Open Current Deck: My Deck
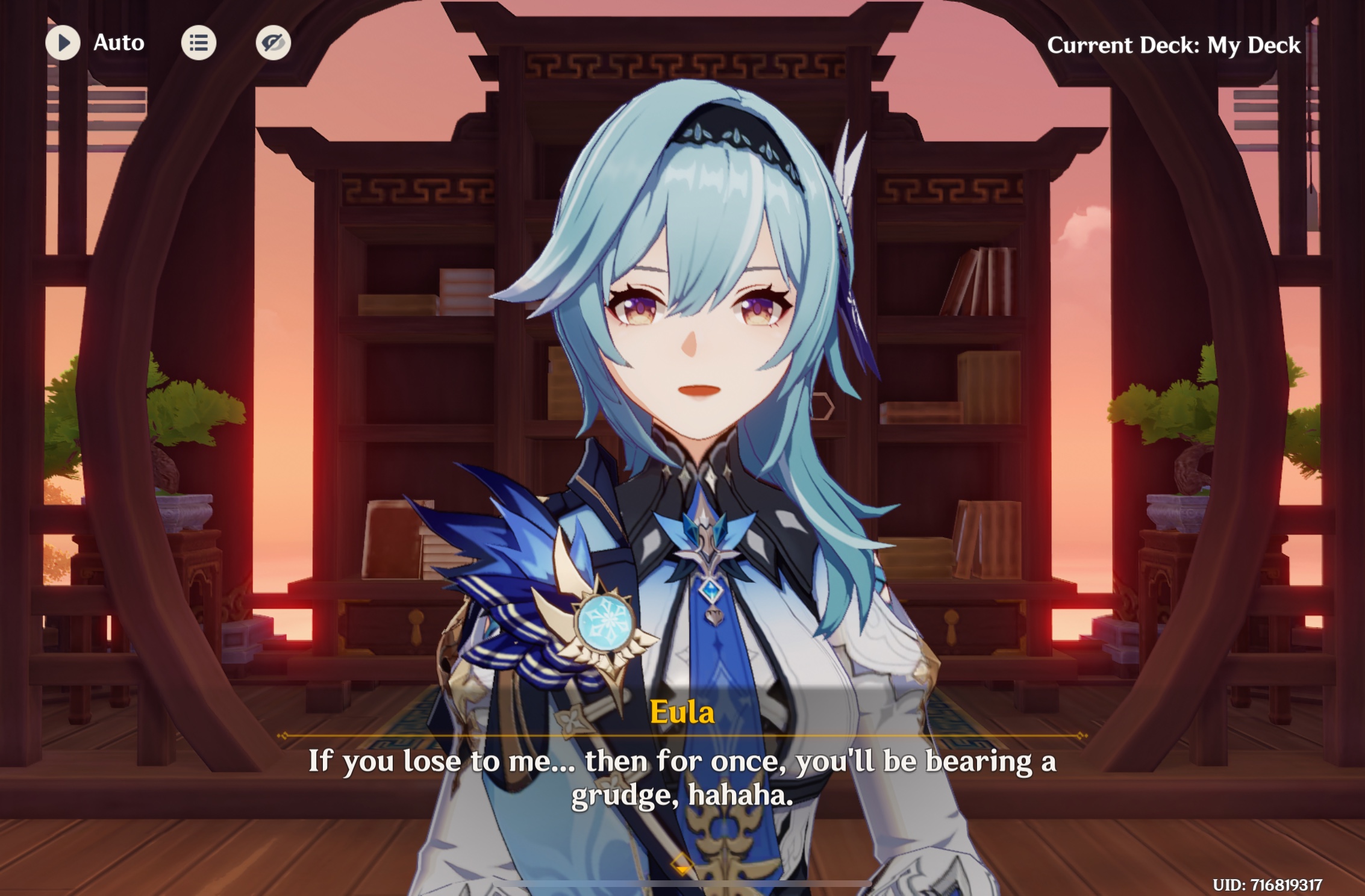This screenshot has height=896, width=1365. click(1172, 45)
